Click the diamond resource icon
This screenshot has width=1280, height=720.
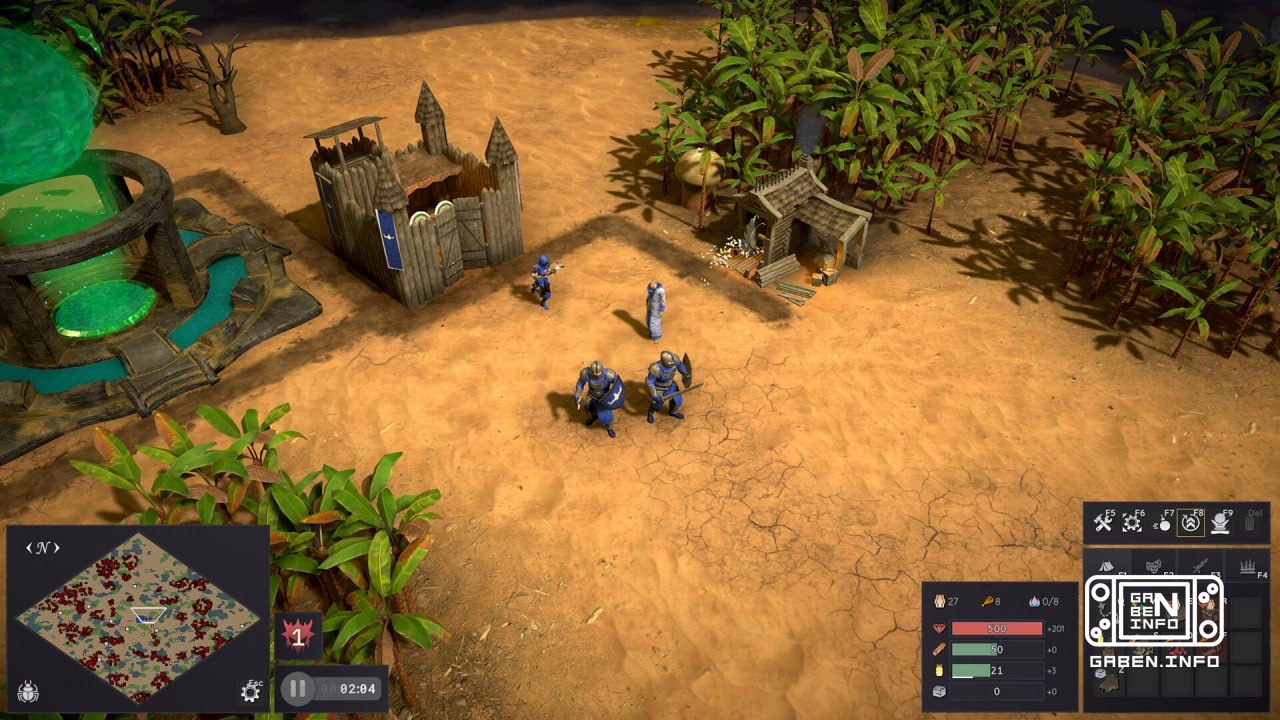[x=939, y=628]
